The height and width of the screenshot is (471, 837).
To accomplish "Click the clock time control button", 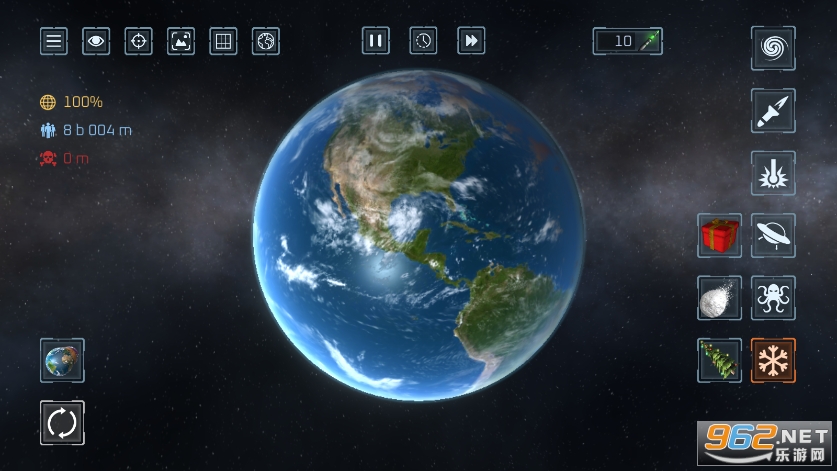I will [424, 40].
